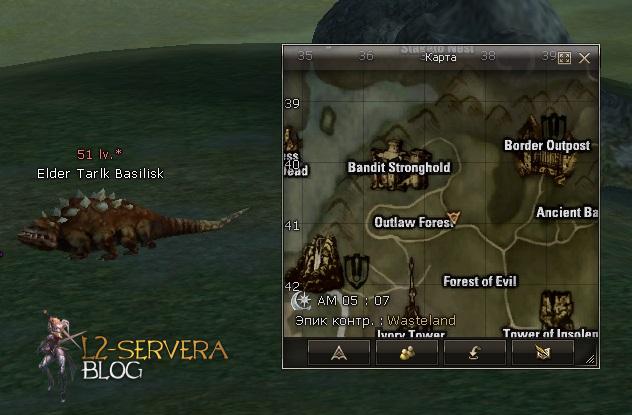This screenshot has height=415, width=632.
Task: Click the player arrow marker on map
Action: click(455, 216)
